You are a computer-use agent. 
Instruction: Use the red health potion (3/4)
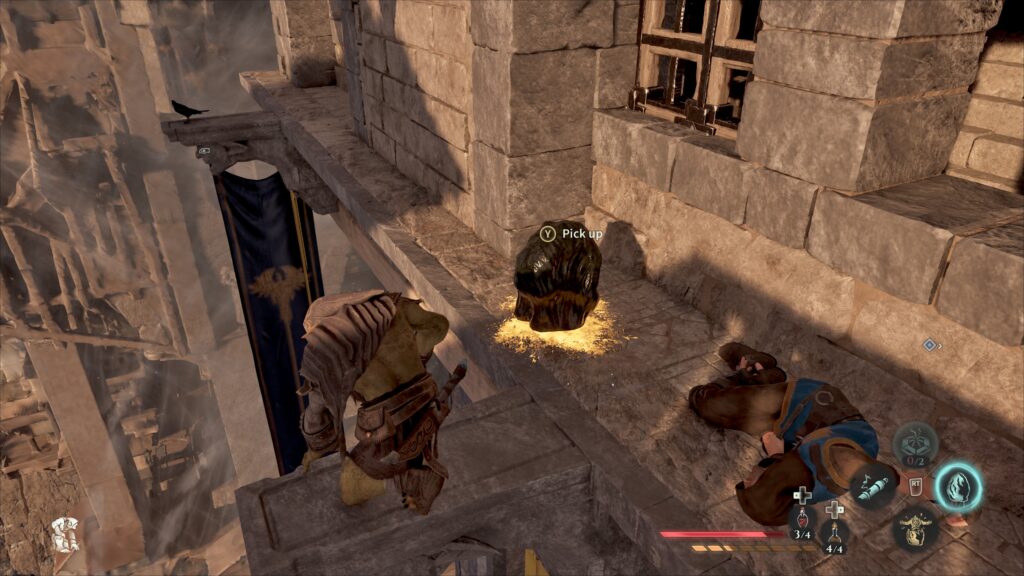(x=802, y=522)
